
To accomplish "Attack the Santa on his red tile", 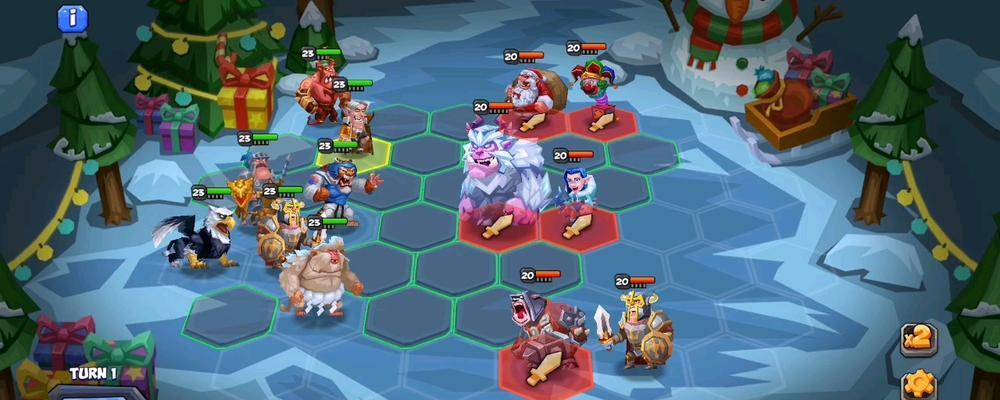I will tap(531, 121).
